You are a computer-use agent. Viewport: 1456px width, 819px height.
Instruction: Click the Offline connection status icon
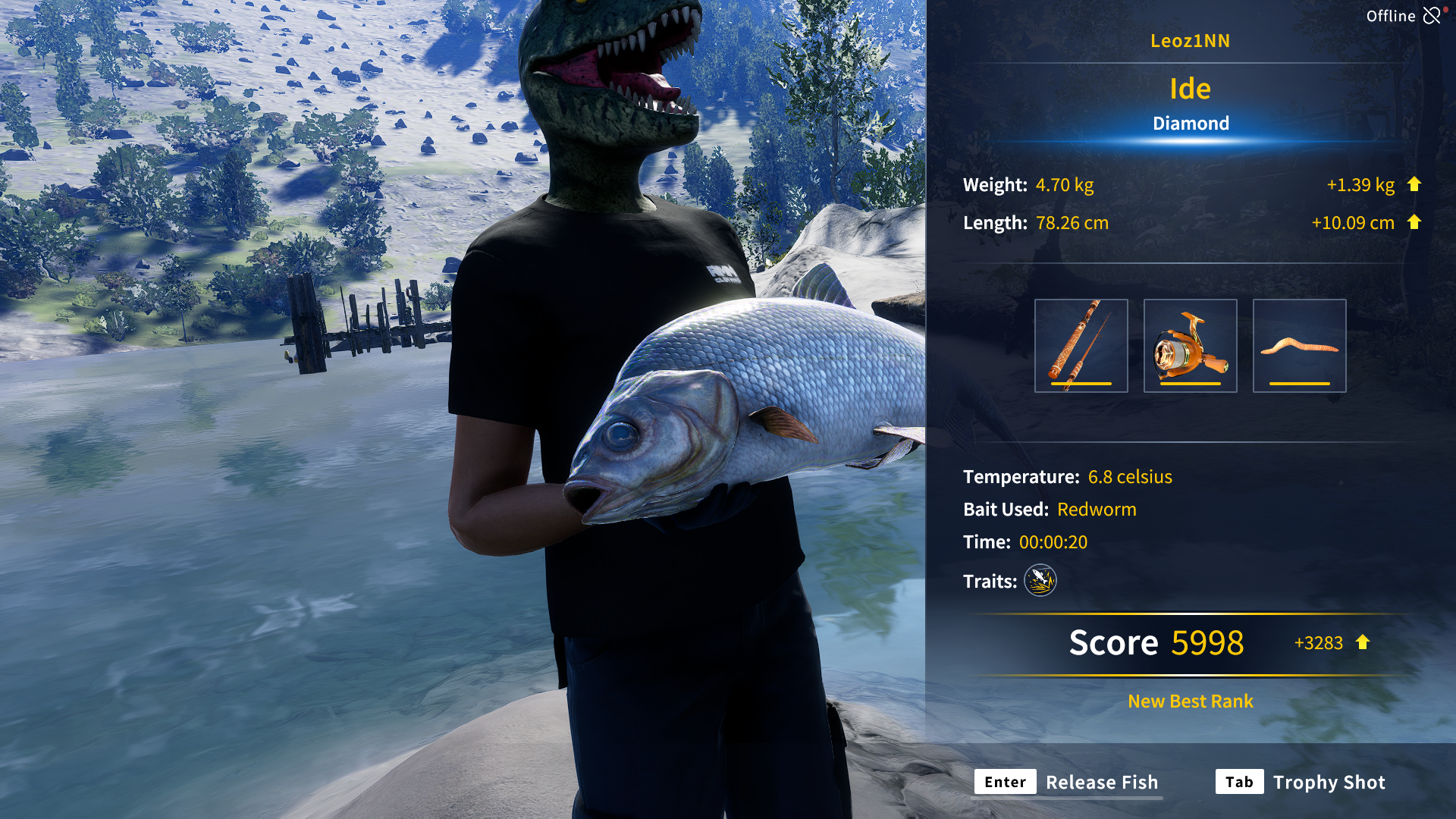point(1432,15)
